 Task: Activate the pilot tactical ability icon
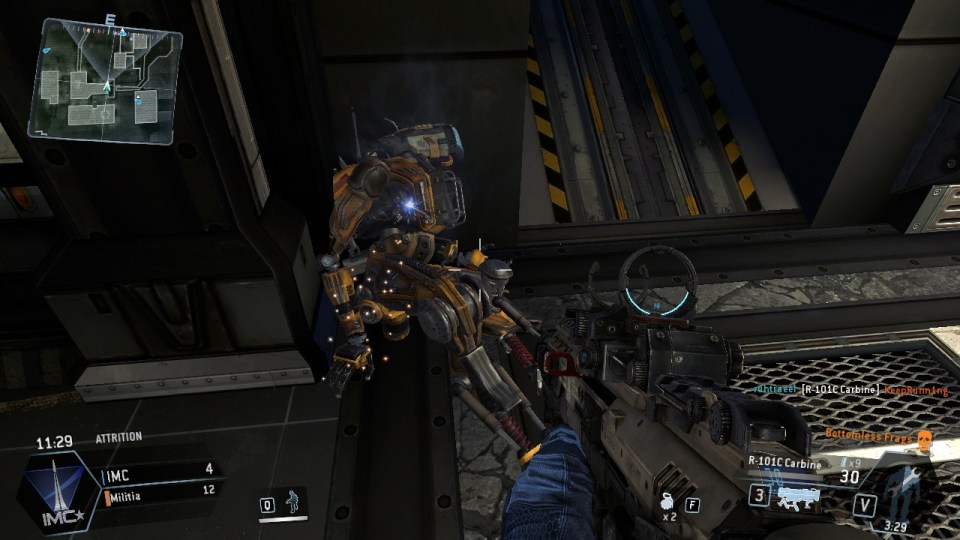point(292,502)
